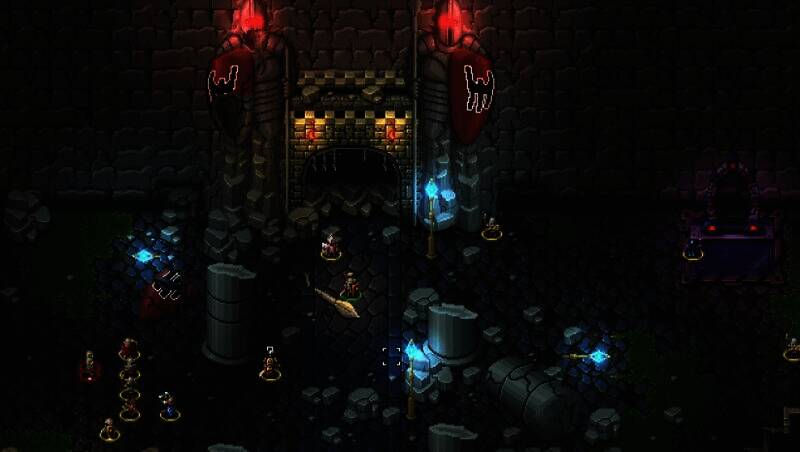The height and width of the screenshot is (452, 800).
Task: Select the blue-robed unit with yellow ring
Action: pyautogui.click(x=170, y=406)
